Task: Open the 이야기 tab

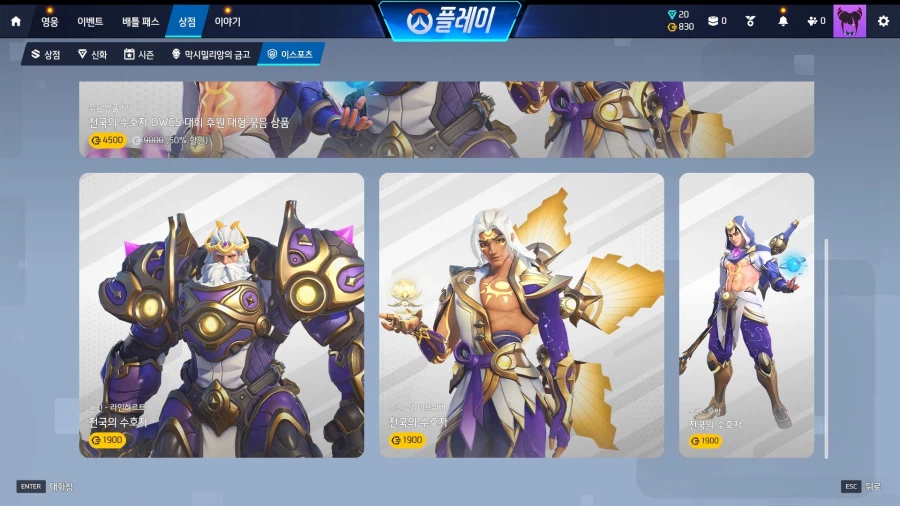Action: coord(227,21)
